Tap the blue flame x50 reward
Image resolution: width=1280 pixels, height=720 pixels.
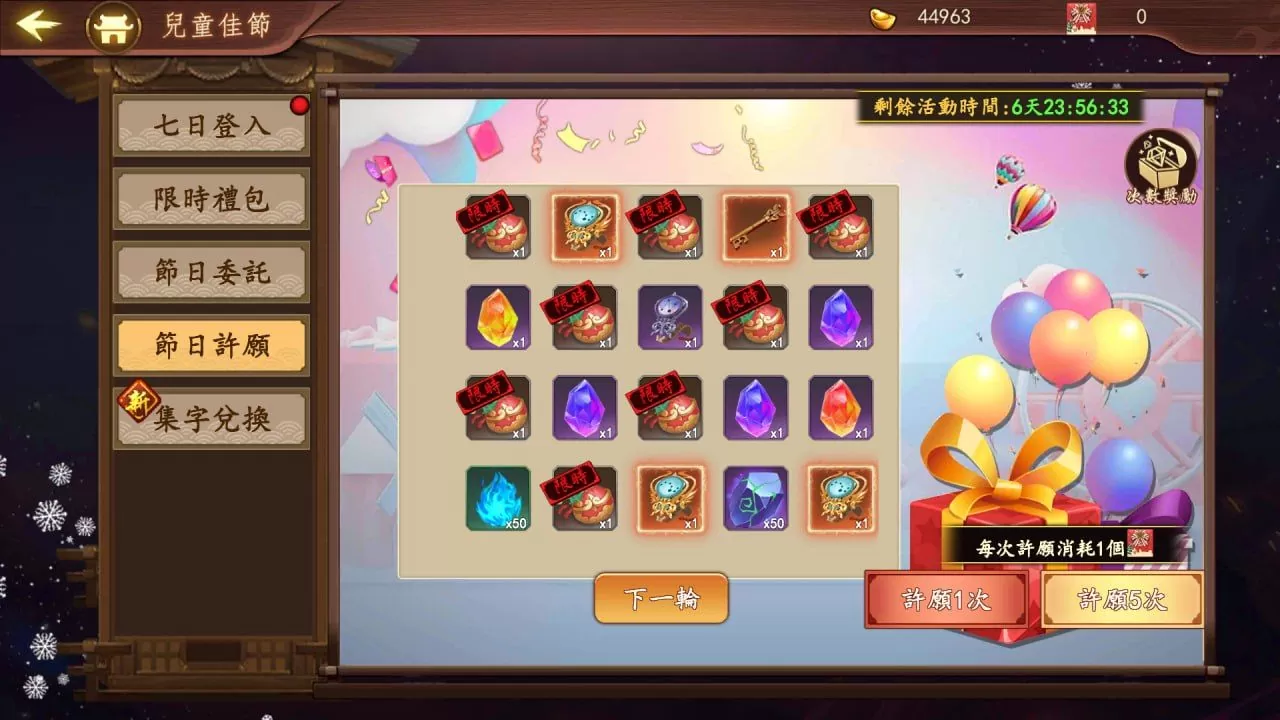pos(498,498)
